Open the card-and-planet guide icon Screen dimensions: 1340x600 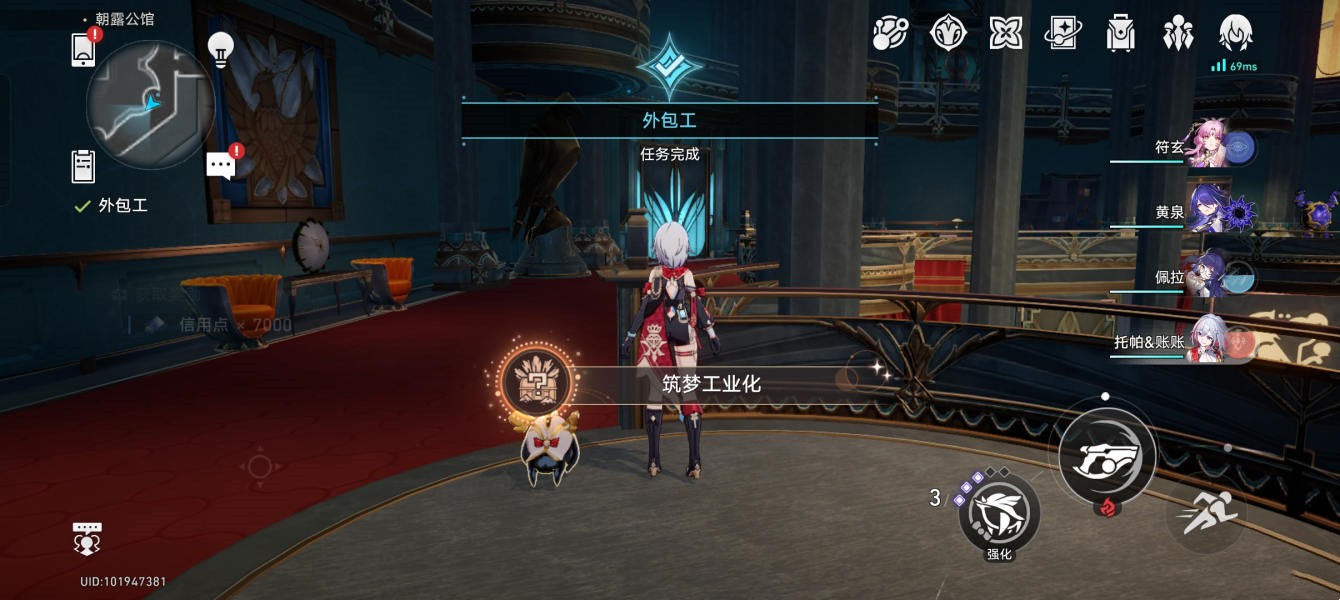point(1063,34)
